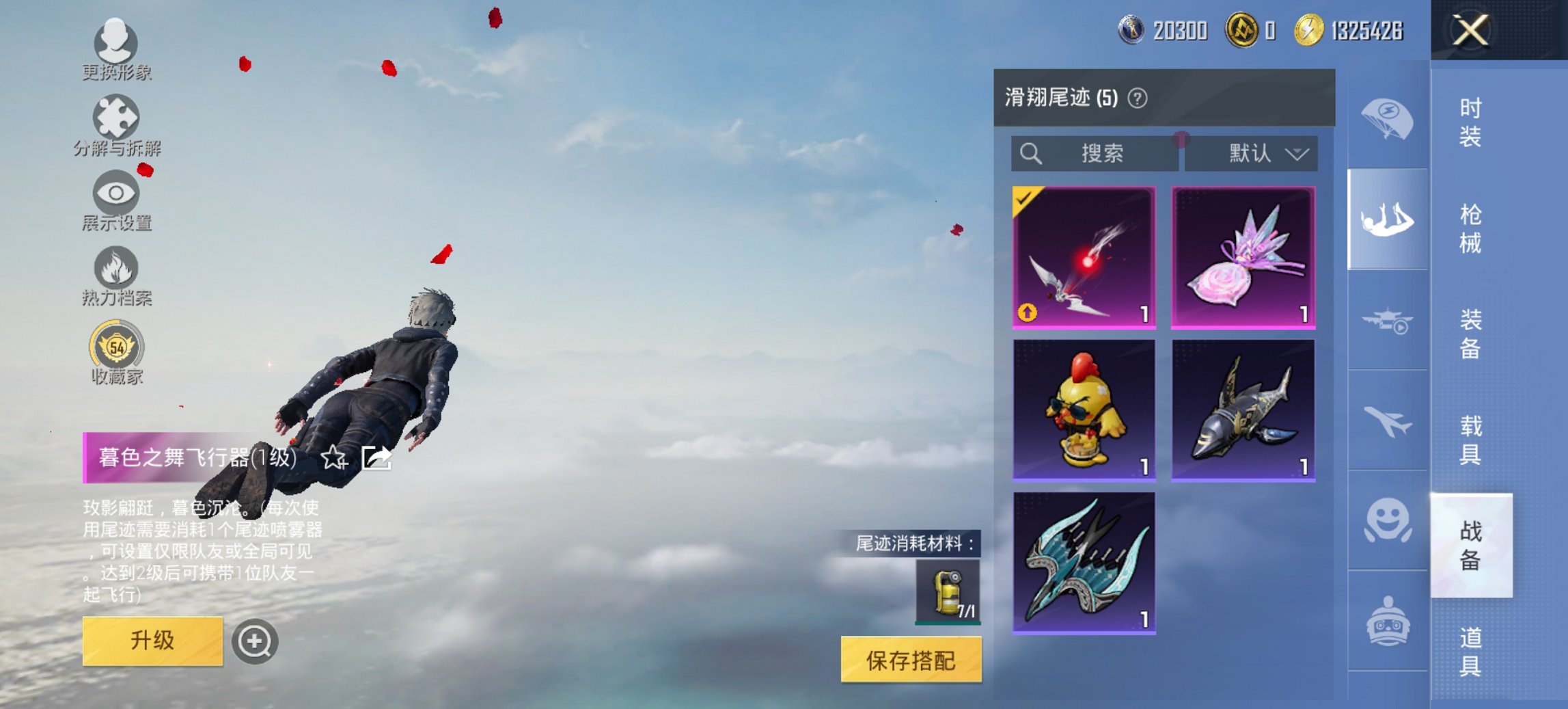Viewport: 1568px width, 709px height.
Task: Open the 更换形象 (change appearance) panel
Action: click(x=116, y=44)
